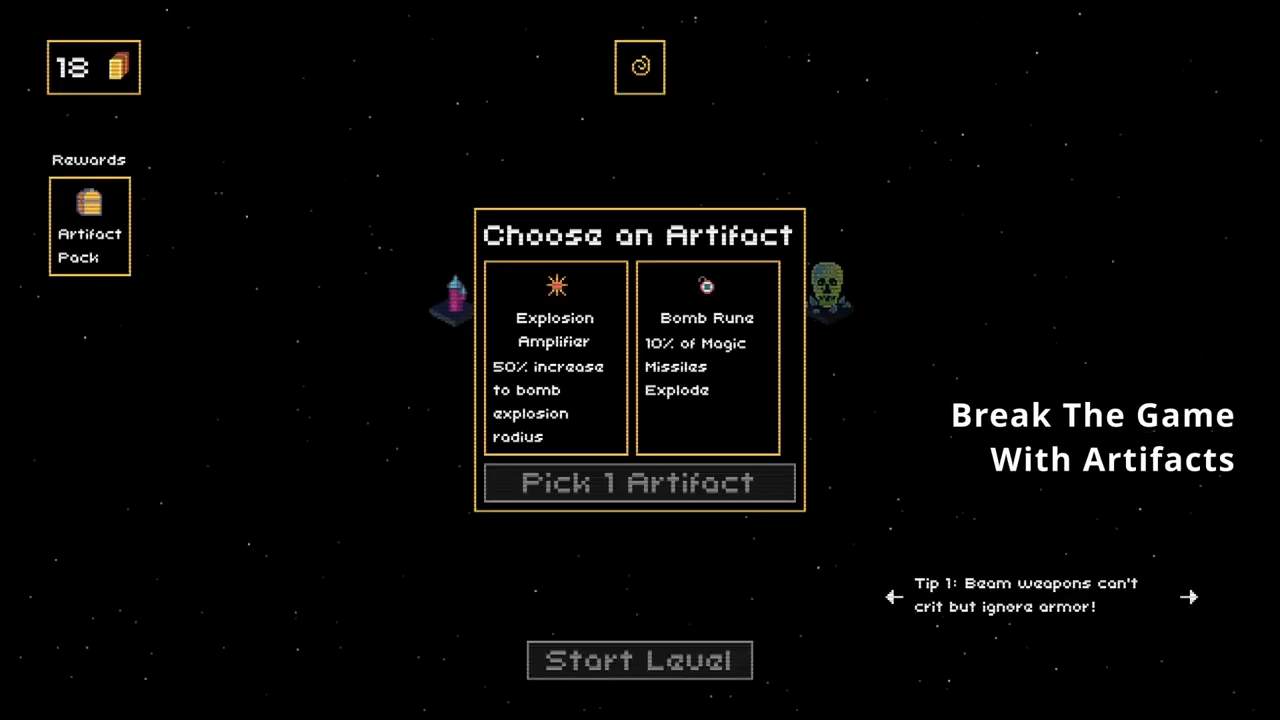The height and width of the screenshot is (720, 1280).
Task: Show the next tip with right arrow
Action: [x=1189, y=597]
